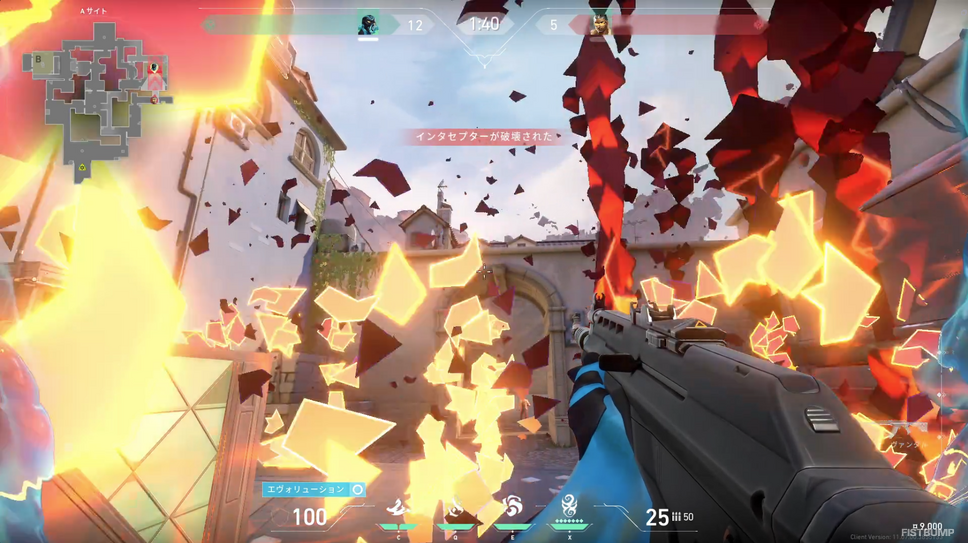This screenshot has width=968, height=543.
Task: Click the minimap of the site
Action: pyautogui.click(x=100, y=92)
